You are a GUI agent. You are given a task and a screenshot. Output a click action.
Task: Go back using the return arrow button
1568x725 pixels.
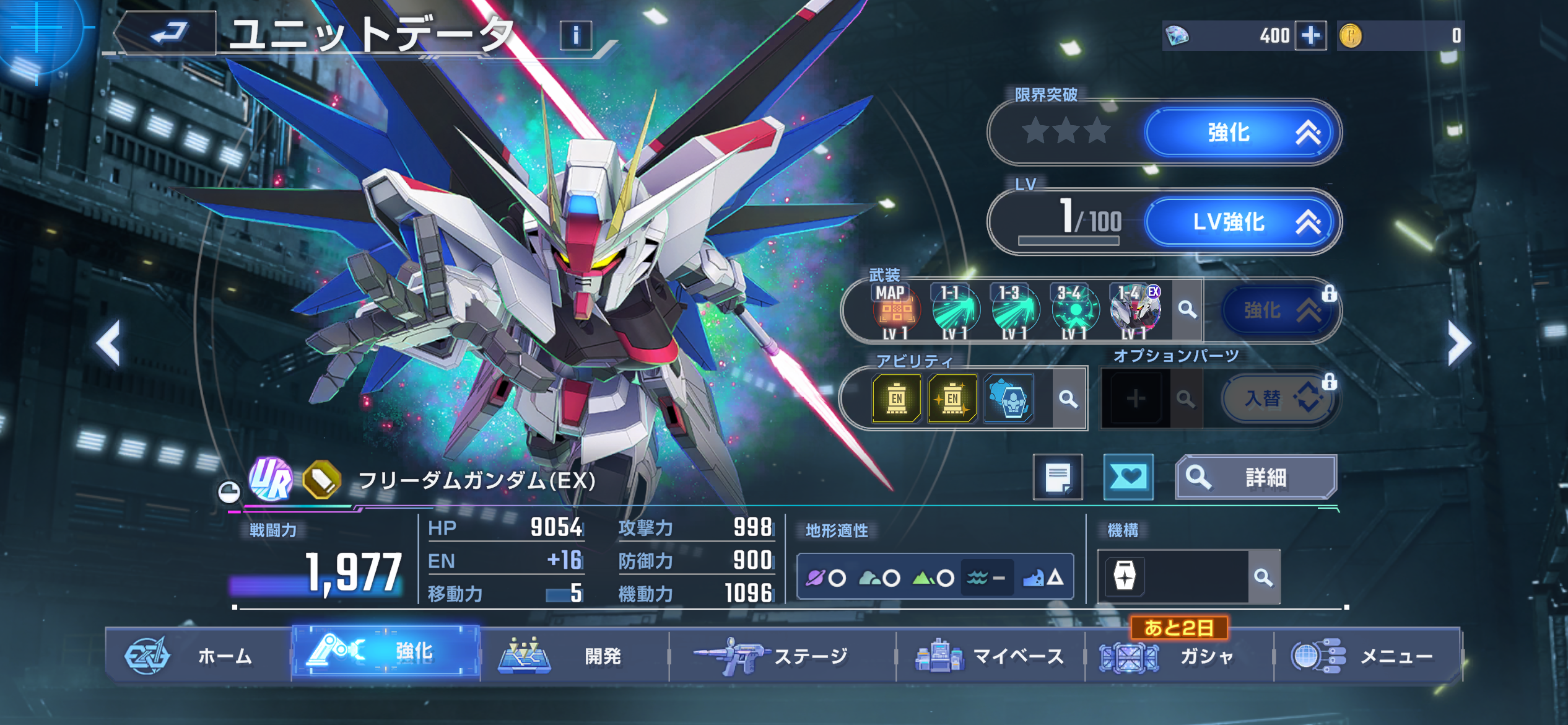coord(167,33)
